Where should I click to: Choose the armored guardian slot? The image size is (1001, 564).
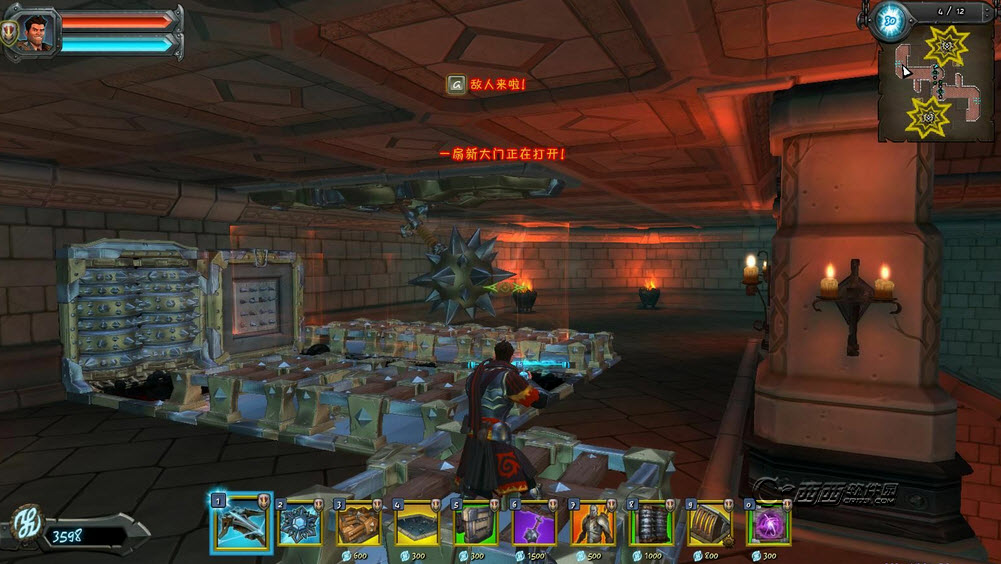[593, 524]
